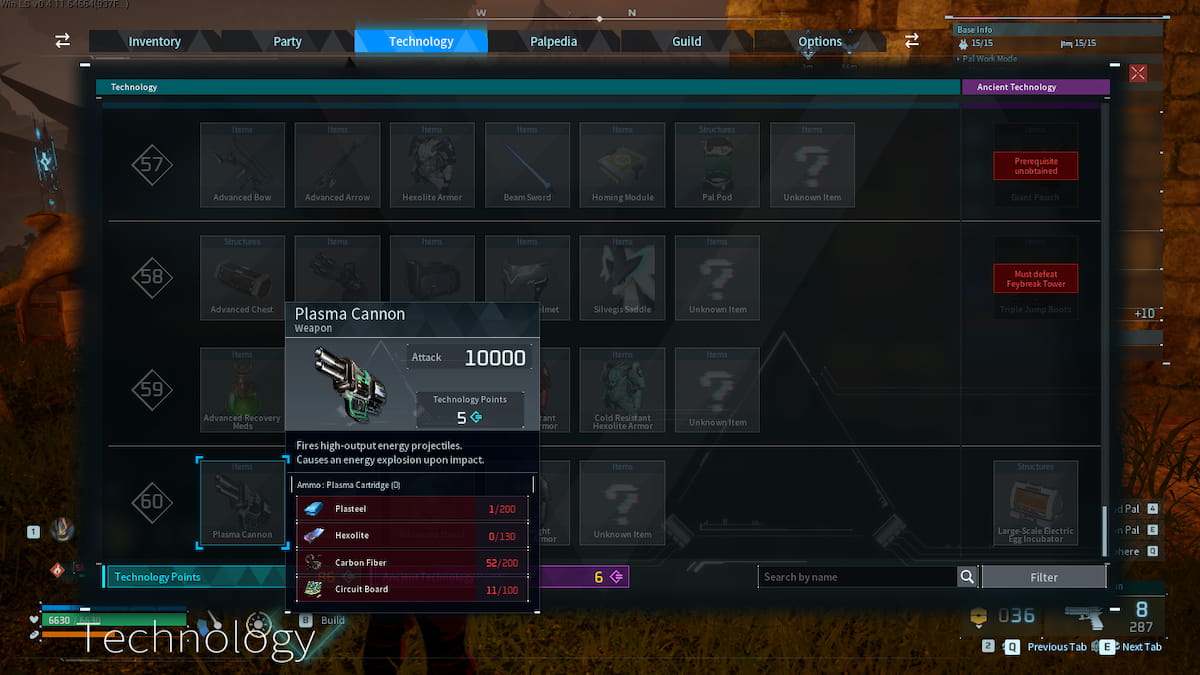Select the Technology tab
This screenshot has width=1200, height=675.
(x=421, y=41)
